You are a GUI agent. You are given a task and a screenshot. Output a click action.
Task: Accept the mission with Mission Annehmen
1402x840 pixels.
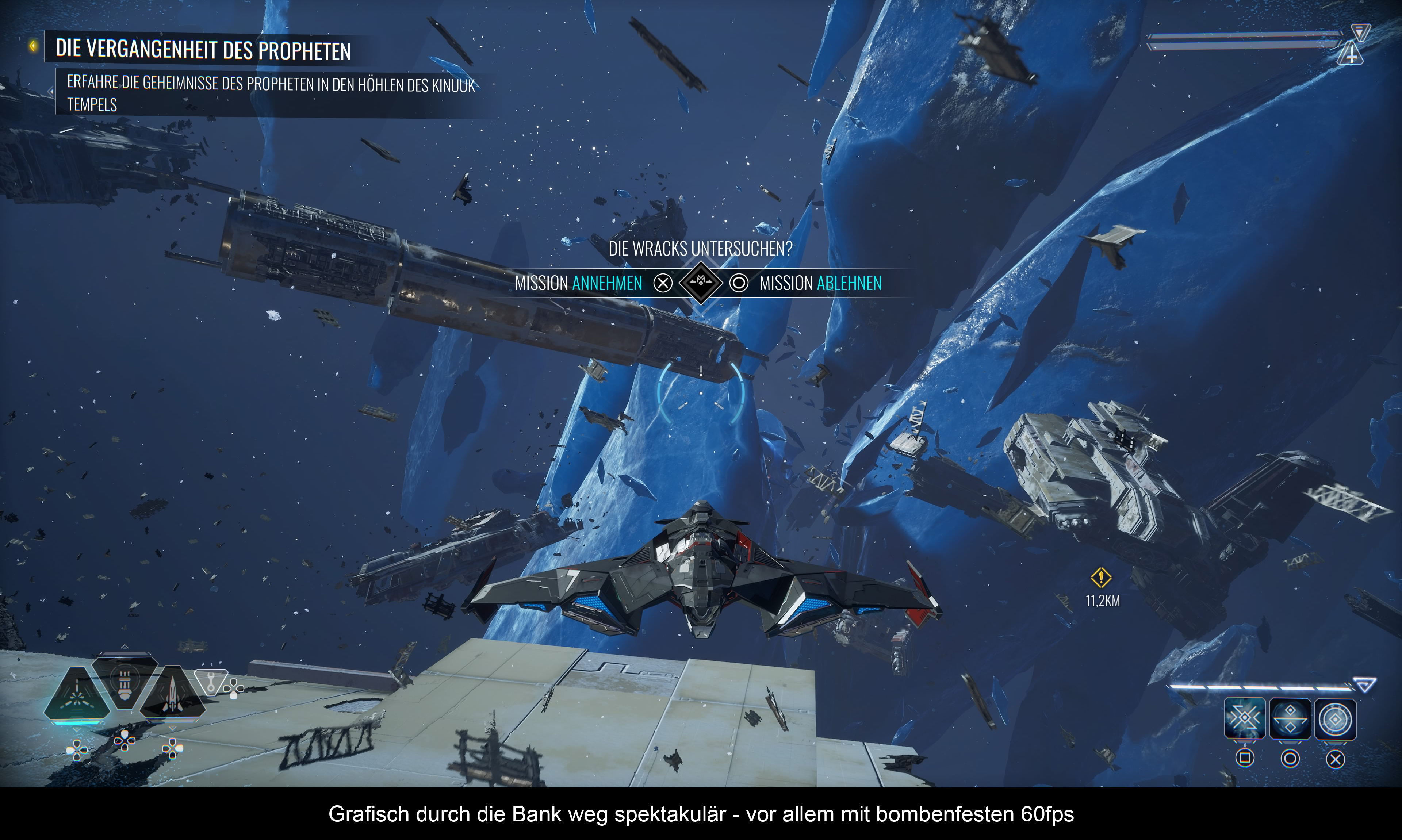(578, 283)
